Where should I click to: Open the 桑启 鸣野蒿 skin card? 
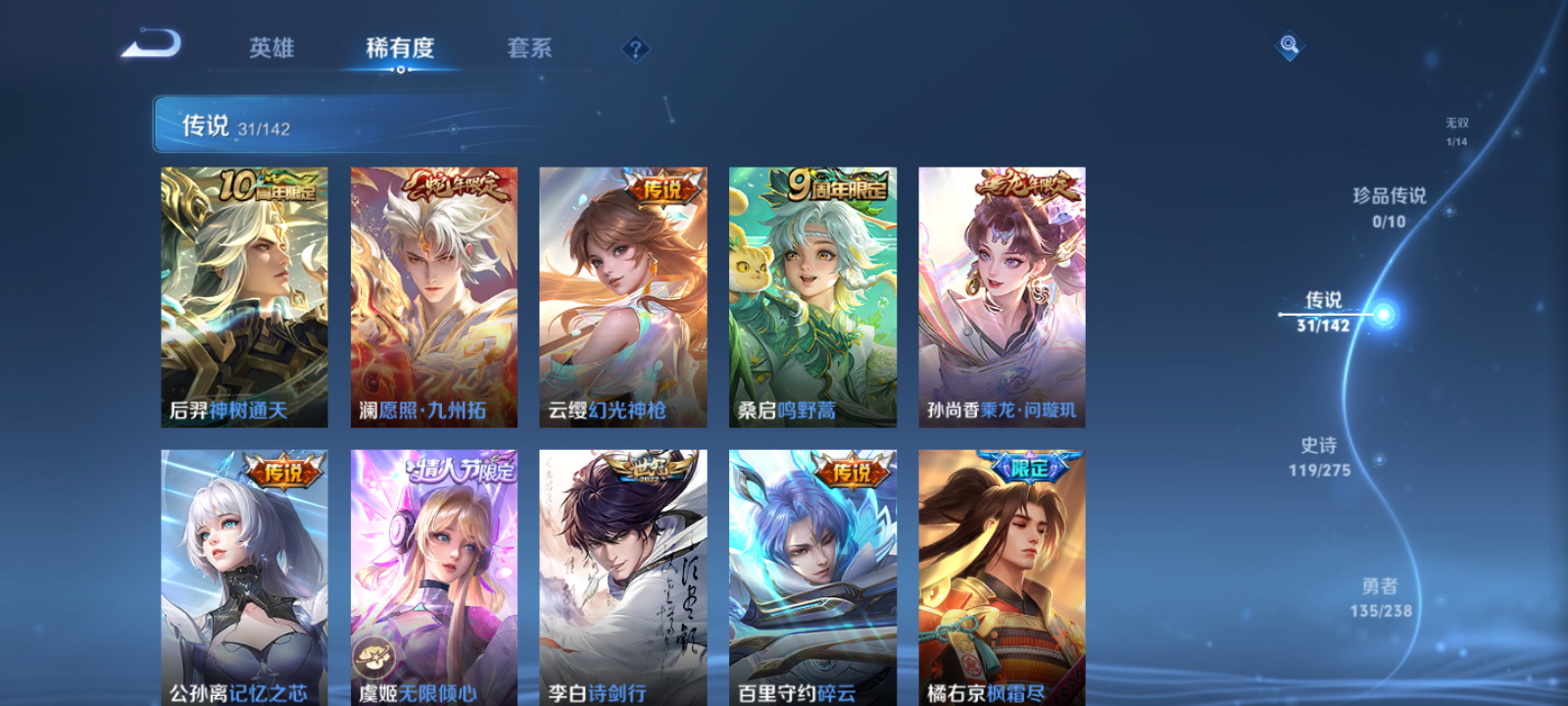point(813,296)
